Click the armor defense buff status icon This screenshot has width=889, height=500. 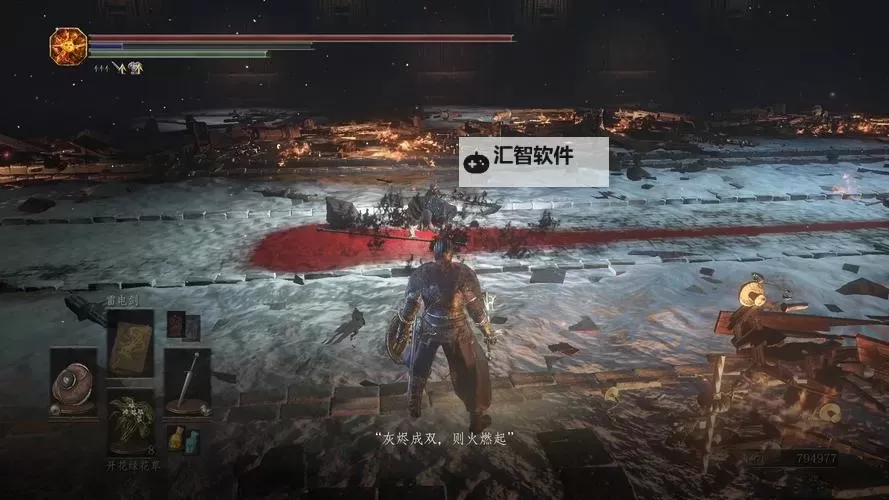133,68
